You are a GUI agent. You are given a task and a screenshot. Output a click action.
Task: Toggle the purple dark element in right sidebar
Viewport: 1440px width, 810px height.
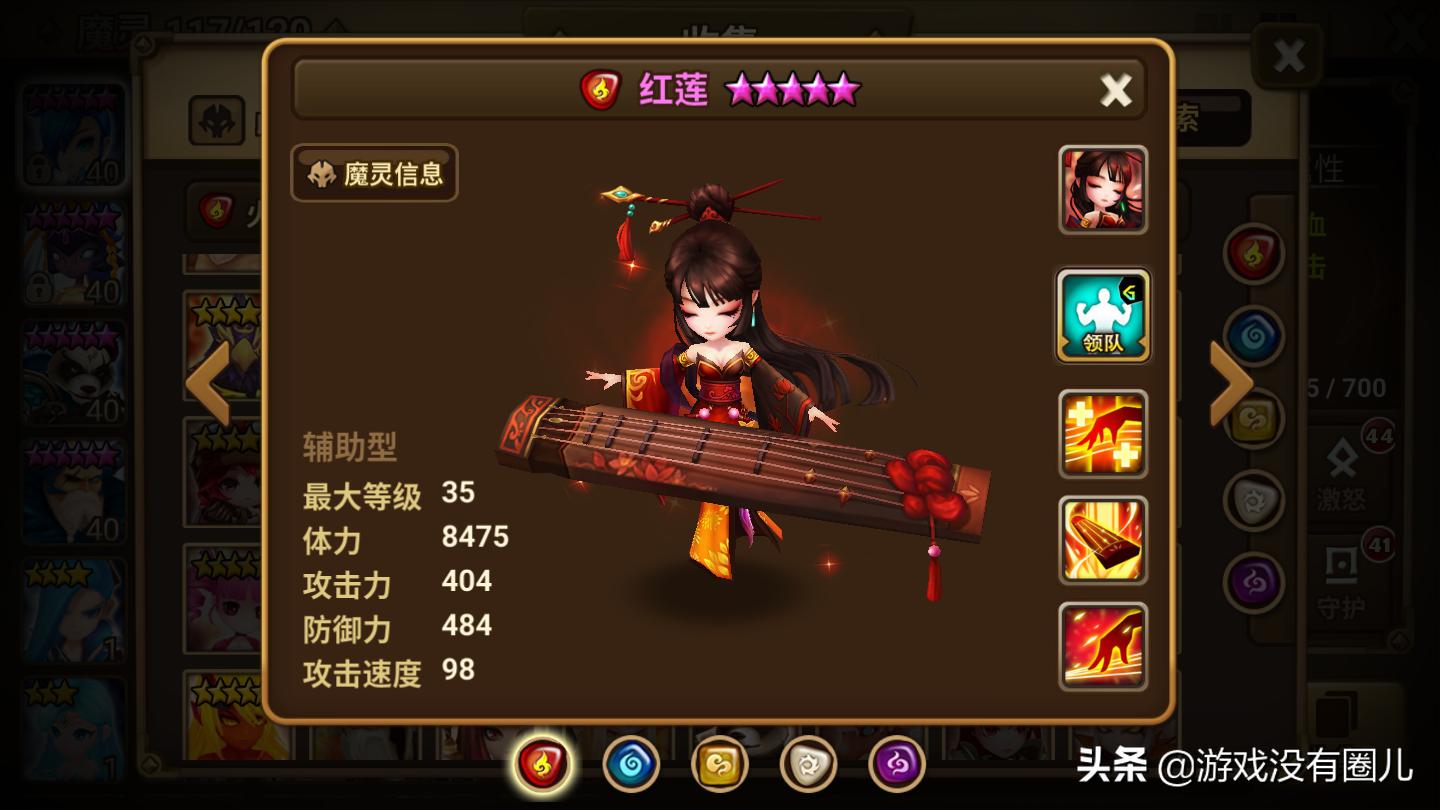(x=1252, y=580)
